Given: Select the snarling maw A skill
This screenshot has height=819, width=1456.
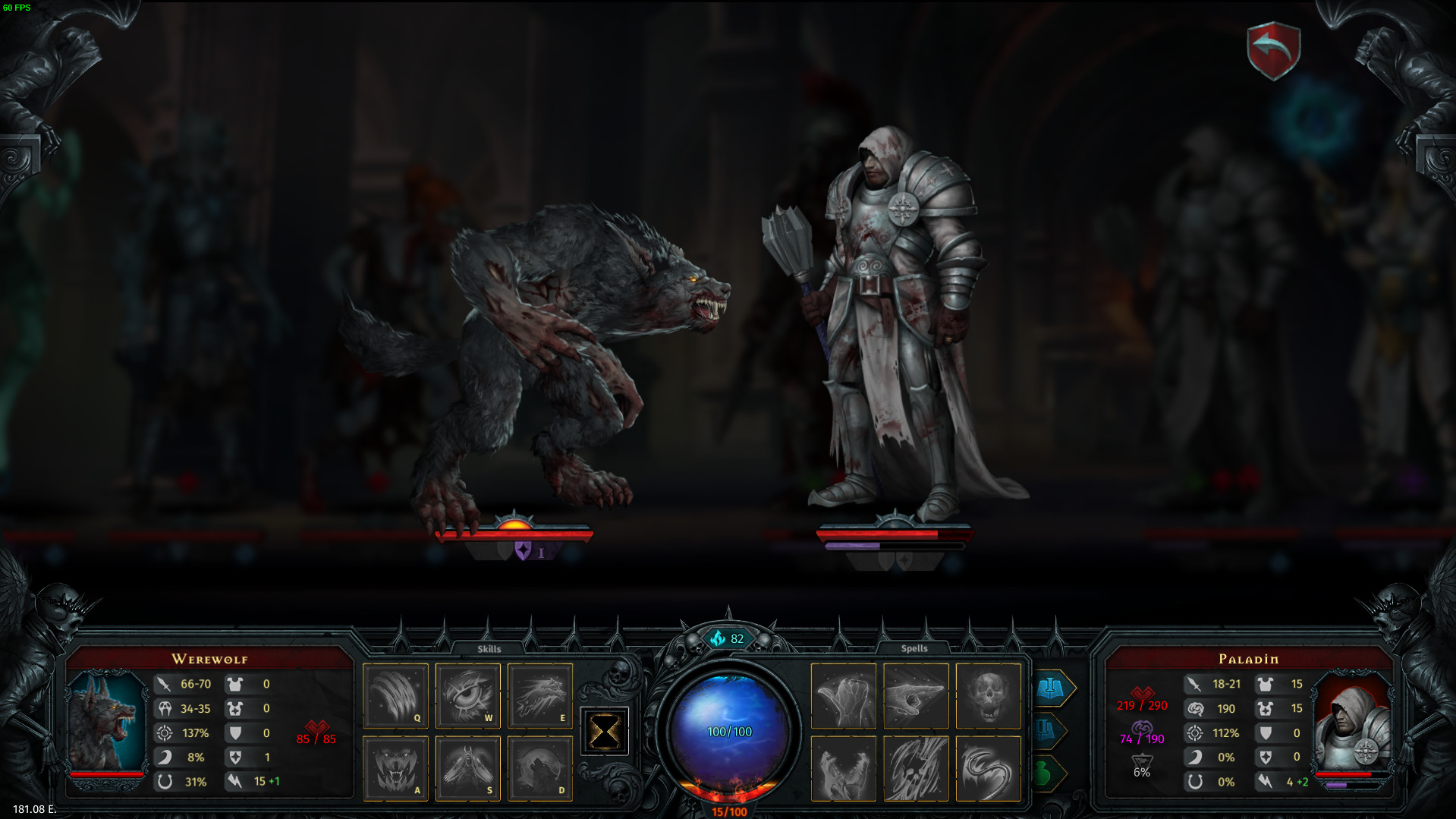Looking at the screenshot, I should [395, 768].
